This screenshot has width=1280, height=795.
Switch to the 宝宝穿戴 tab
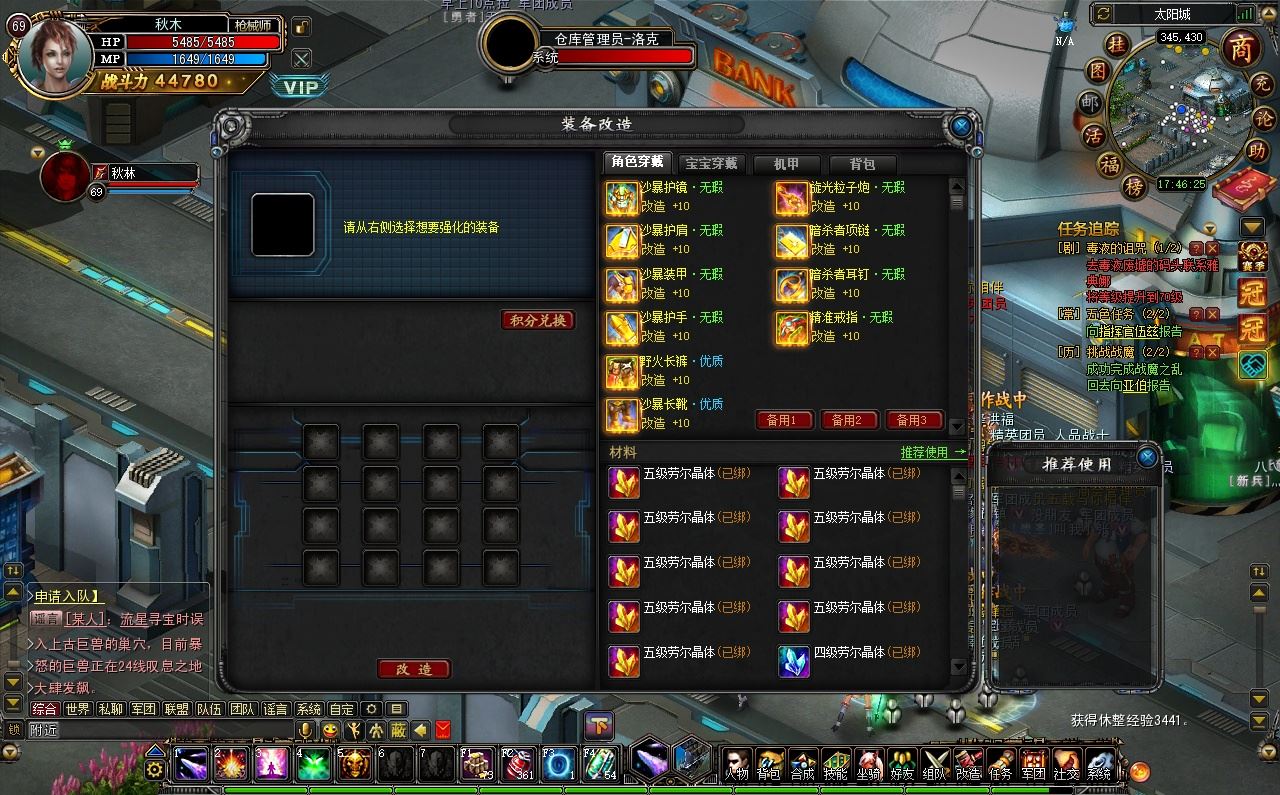point(711,164)
